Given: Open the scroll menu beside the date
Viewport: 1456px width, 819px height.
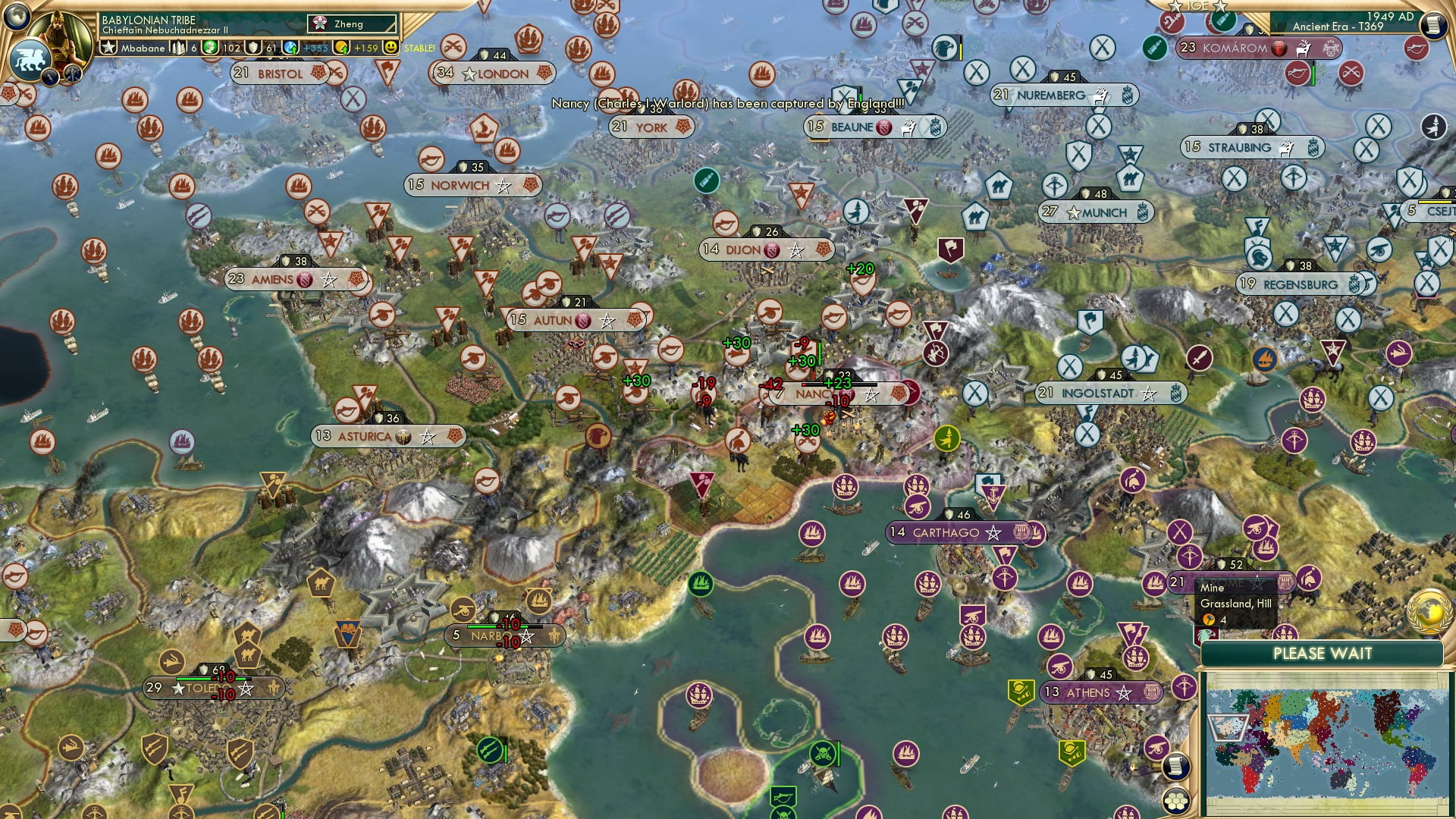Looking at the screenshot, I should [x=1432, y=25].
